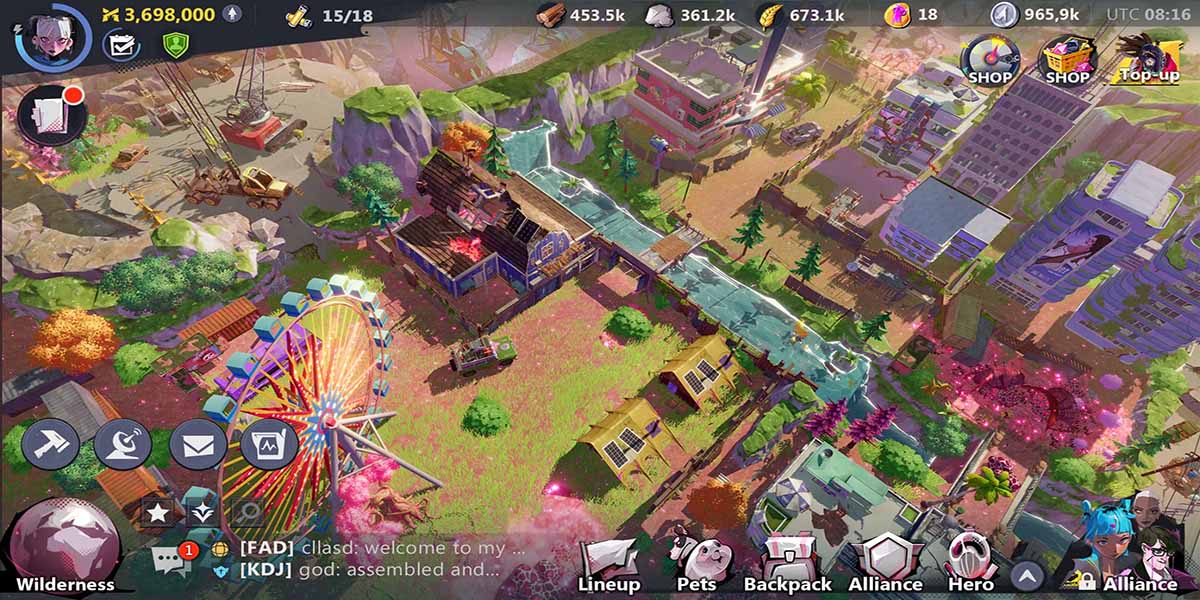Open the daily tasks checklist icon
Image resolution: width=1200 pixels, height=600 pixels.
[122, 45]
